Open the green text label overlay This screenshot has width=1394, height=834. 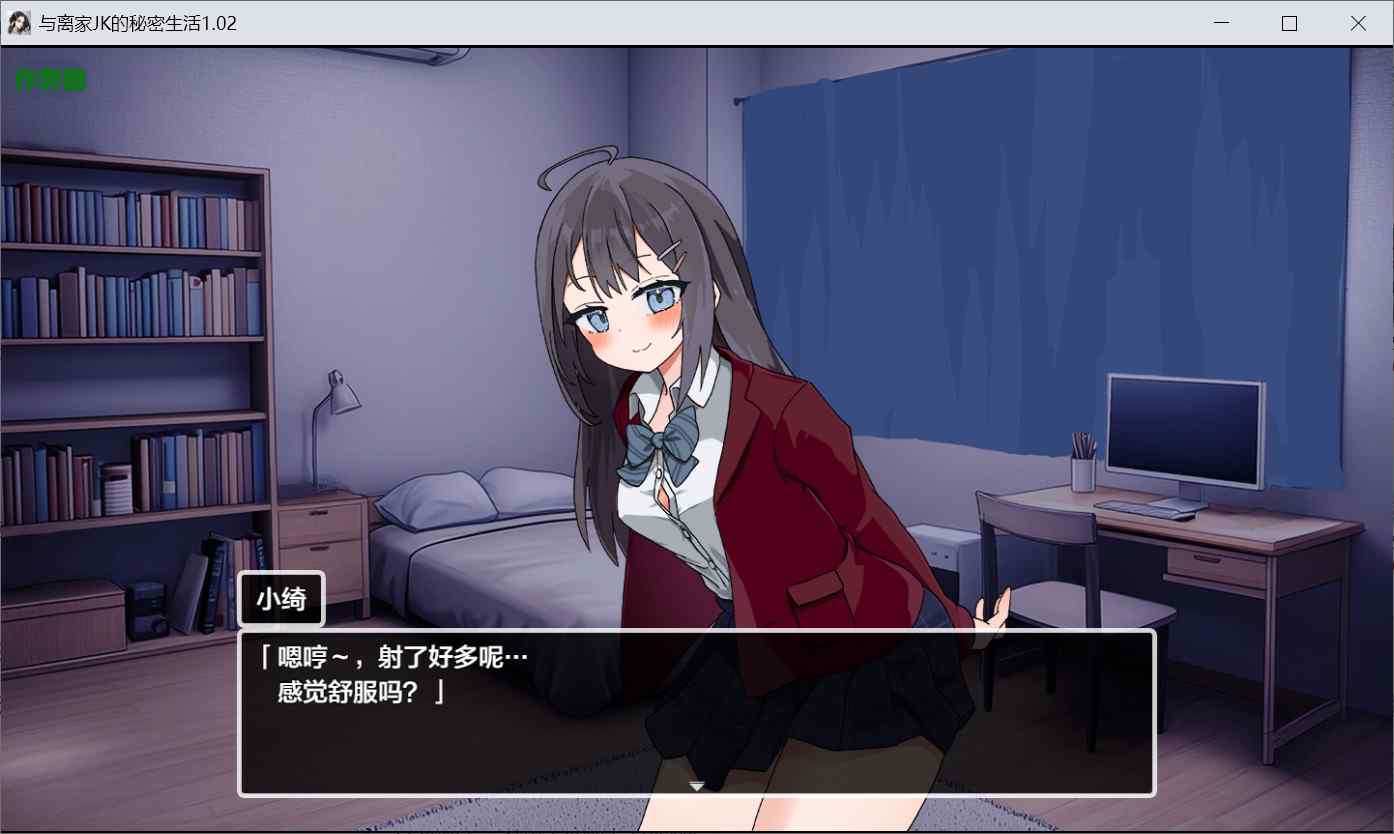[x=51, y=81]
